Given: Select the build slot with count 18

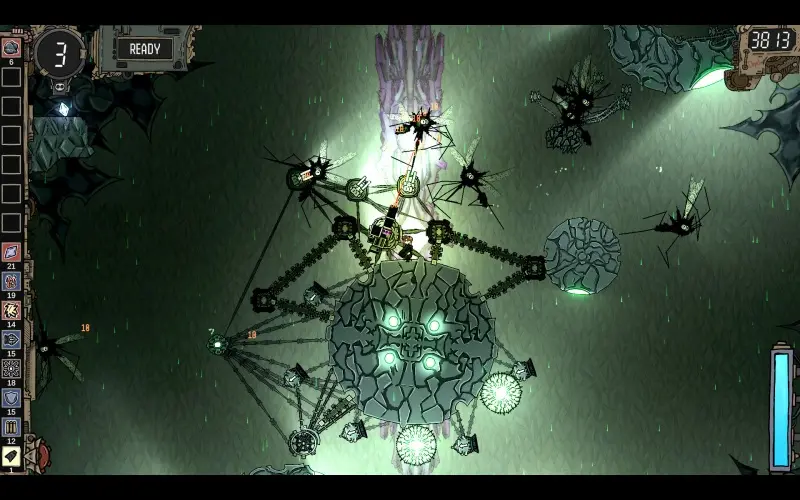Looking at the screenshot, I should [x=11, y=368].
